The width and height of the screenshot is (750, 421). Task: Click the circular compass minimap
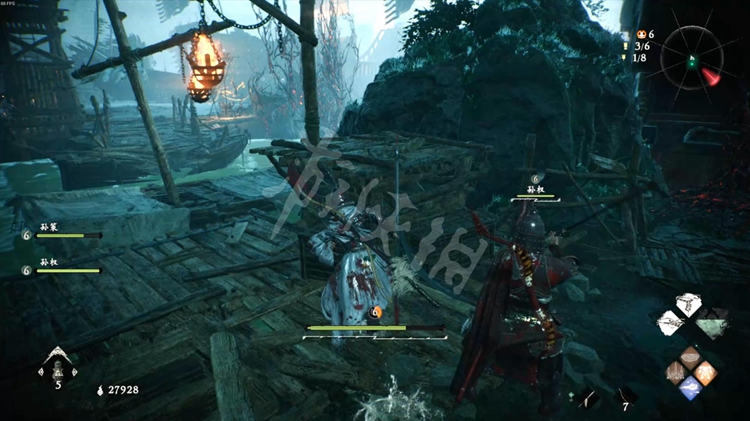point(691,55)
